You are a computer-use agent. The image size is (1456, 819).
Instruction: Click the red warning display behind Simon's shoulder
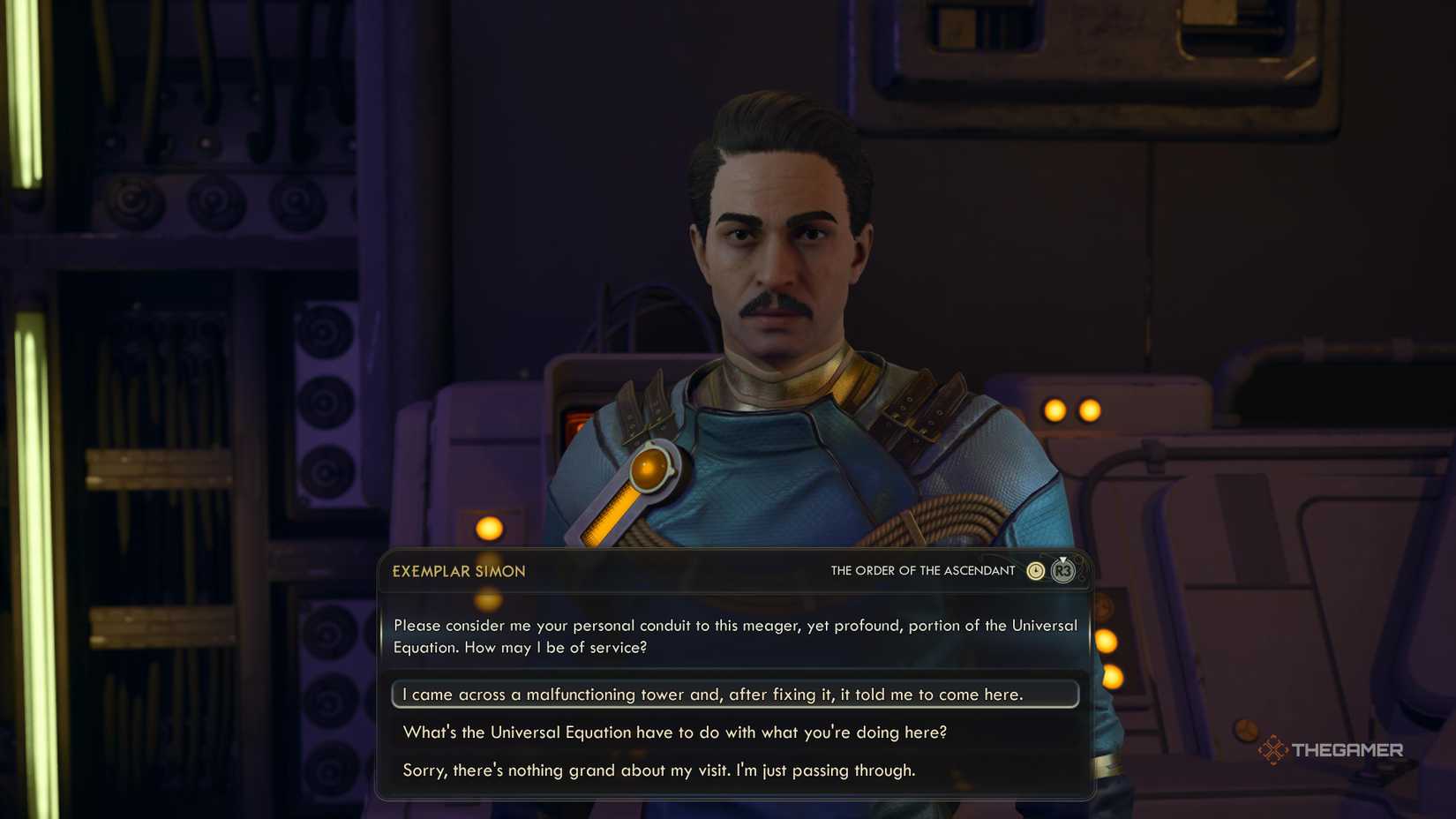click(578, 419)
